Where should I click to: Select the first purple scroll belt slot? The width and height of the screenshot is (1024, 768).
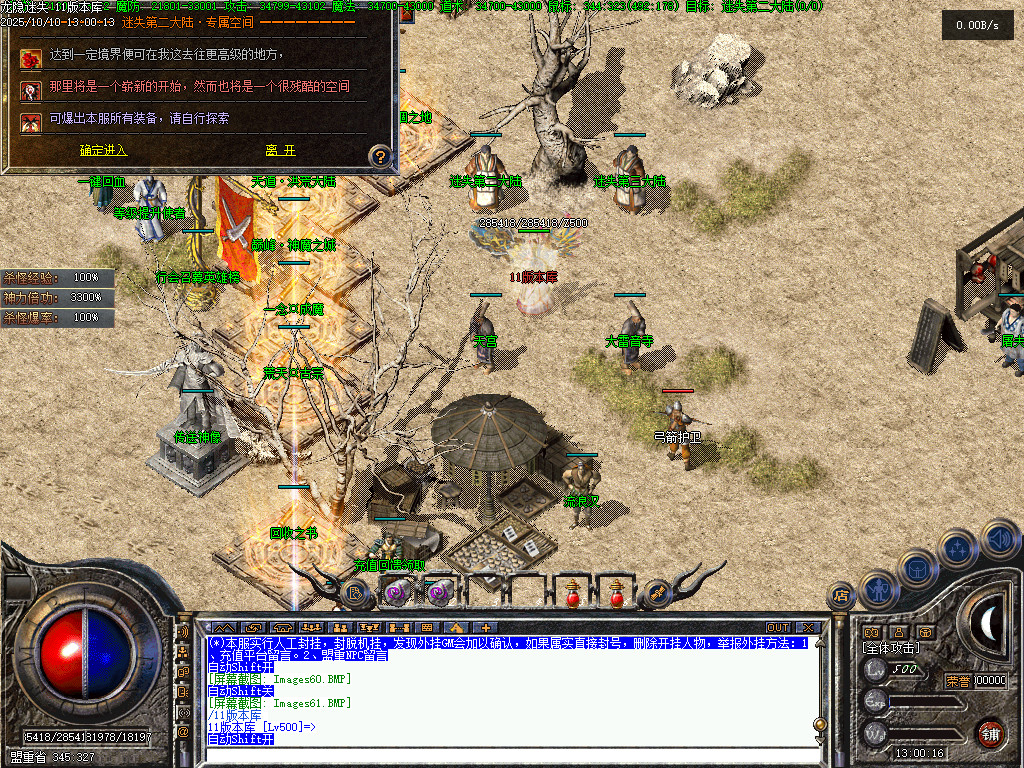coord(392,593)
